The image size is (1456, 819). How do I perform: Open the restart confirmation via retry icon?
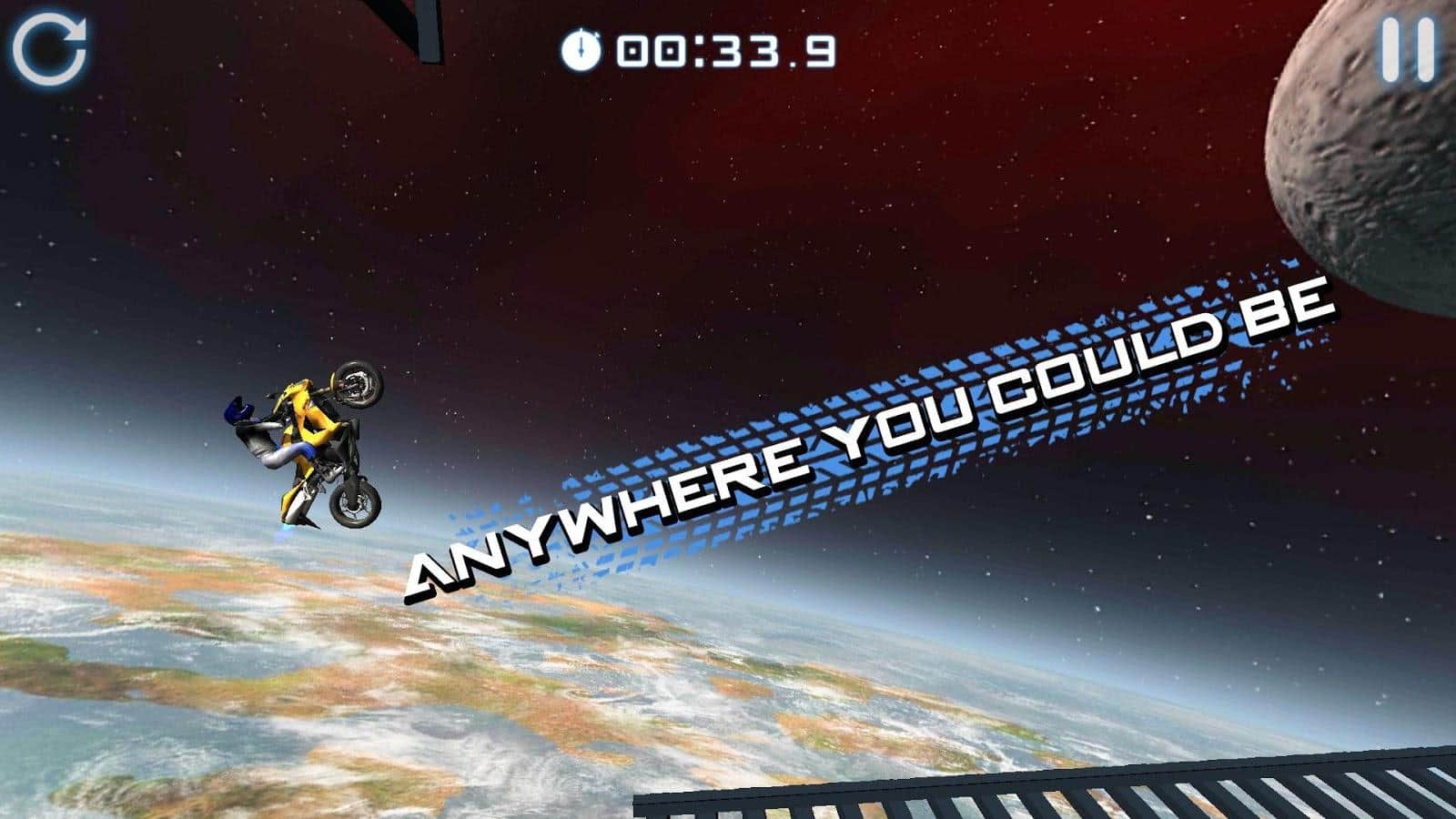[52, 48]
